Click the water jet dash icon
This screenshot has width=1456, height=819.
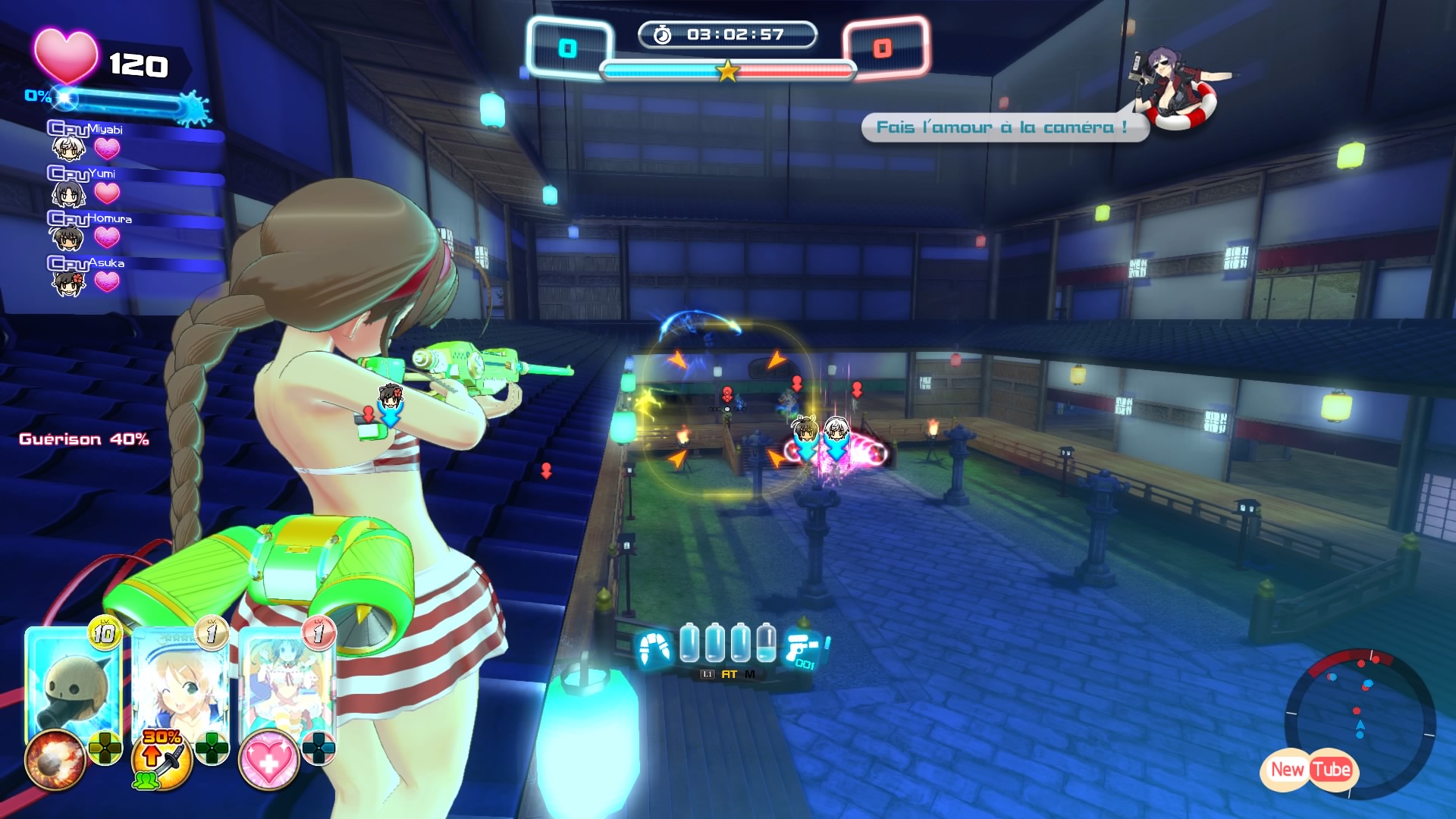654,648
